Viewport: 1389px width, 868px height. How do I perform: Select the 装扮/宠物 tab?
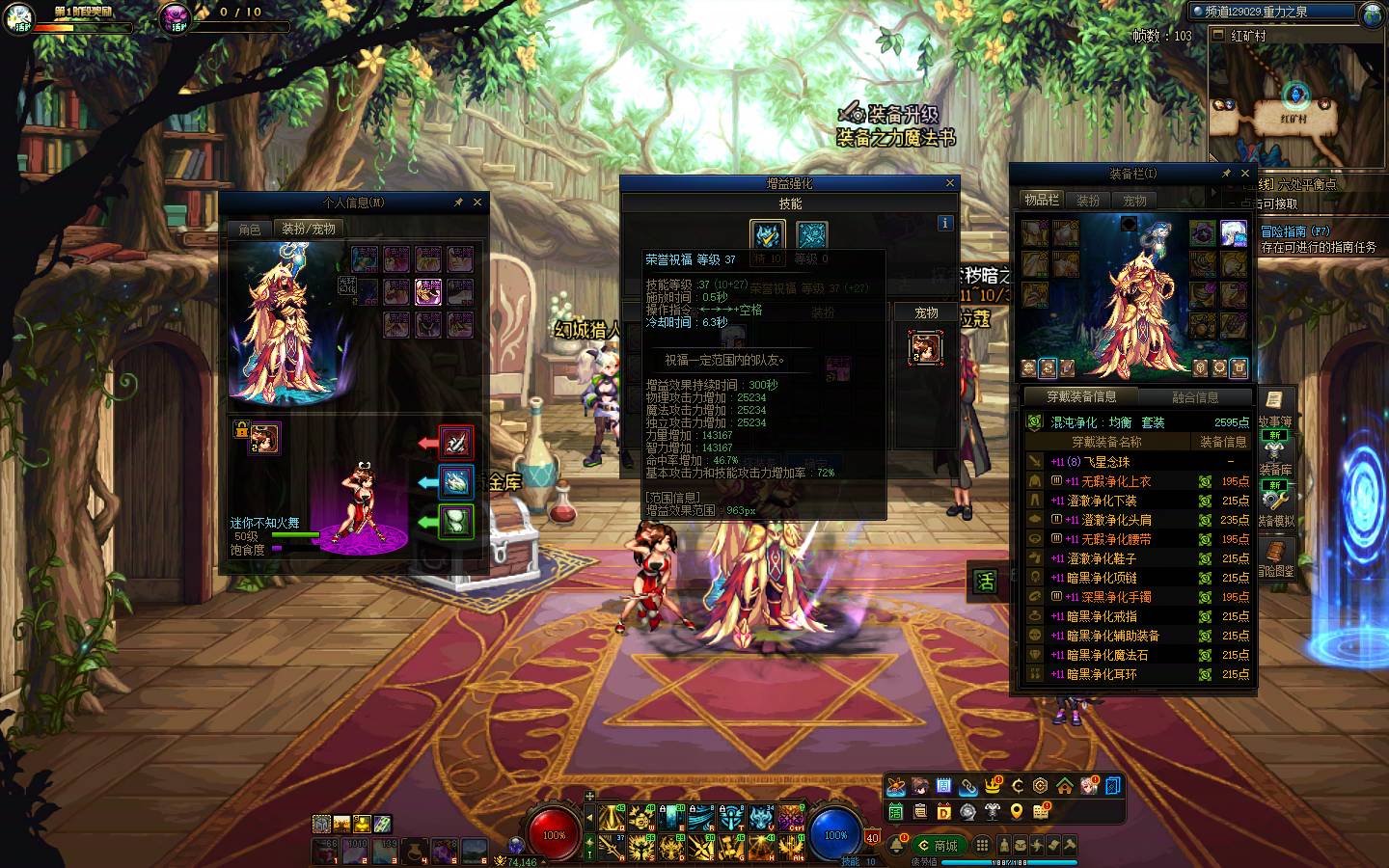[309, 230]
